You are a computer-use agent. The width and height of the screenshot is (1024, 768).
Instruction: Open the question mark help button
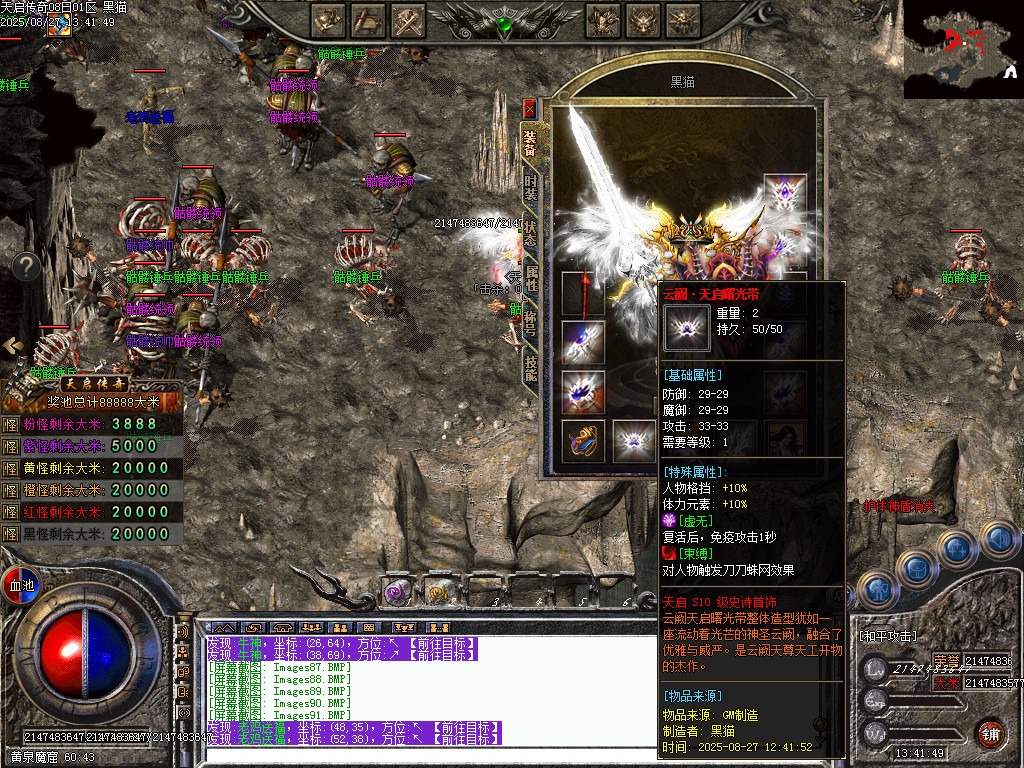(26, 266)
